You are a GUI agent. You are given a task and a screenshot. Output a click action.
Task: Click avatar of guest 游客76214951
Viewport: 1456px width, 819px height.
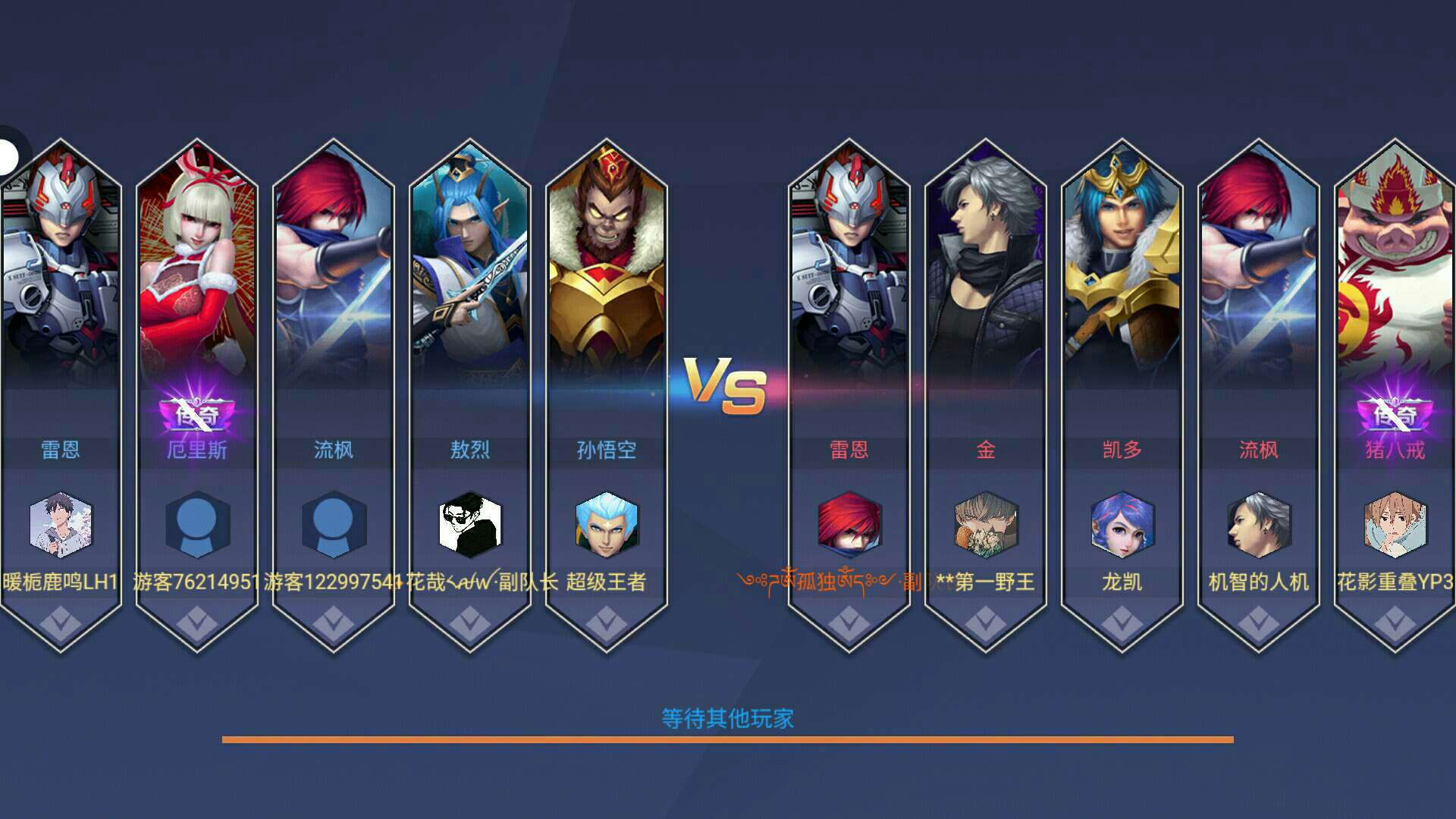click(x=197, y=525)
